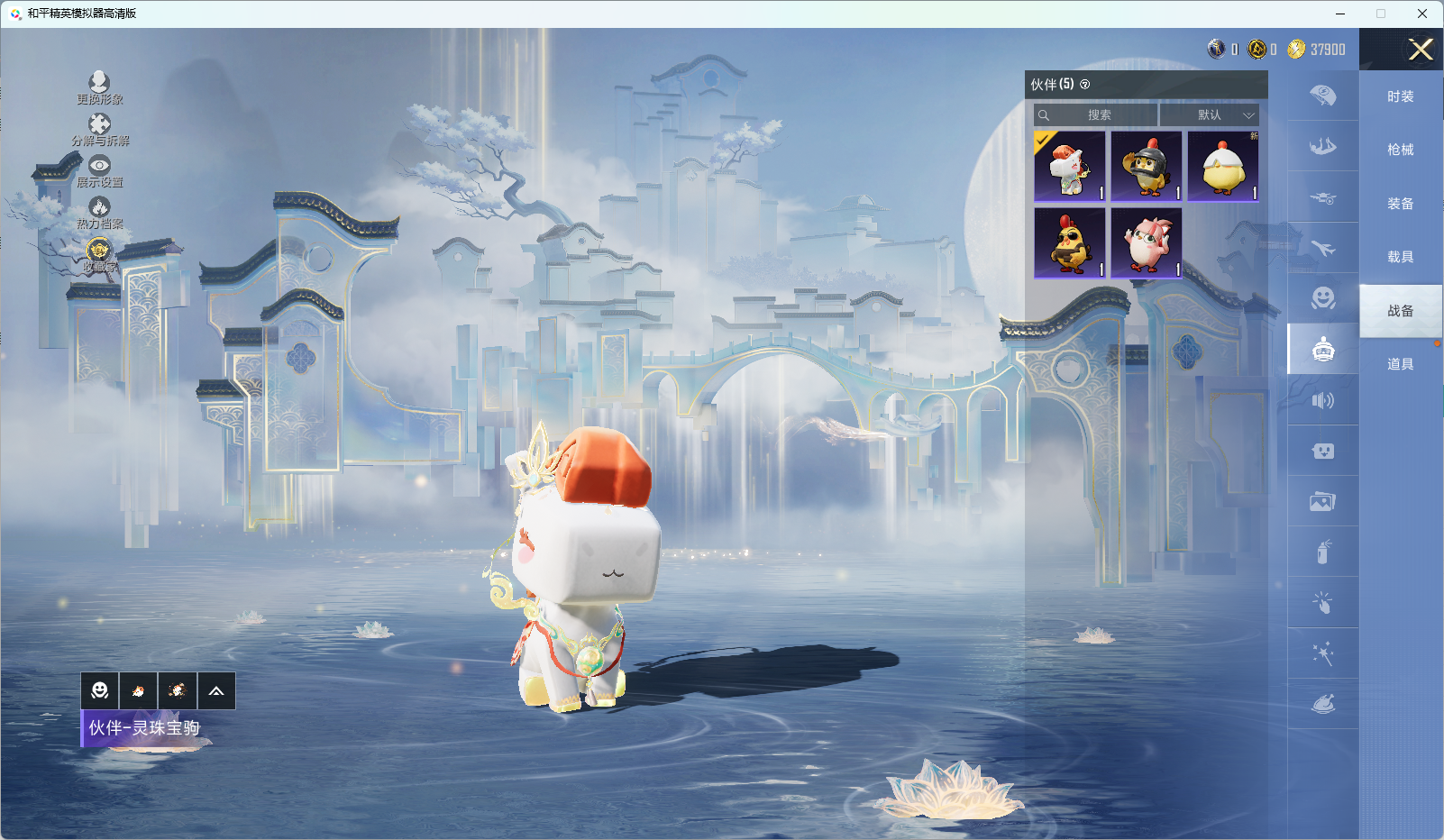The width and height of the screenshot is (1444, 840).
Task: Select the pink chick companion
Action: tap(1147, 243)
